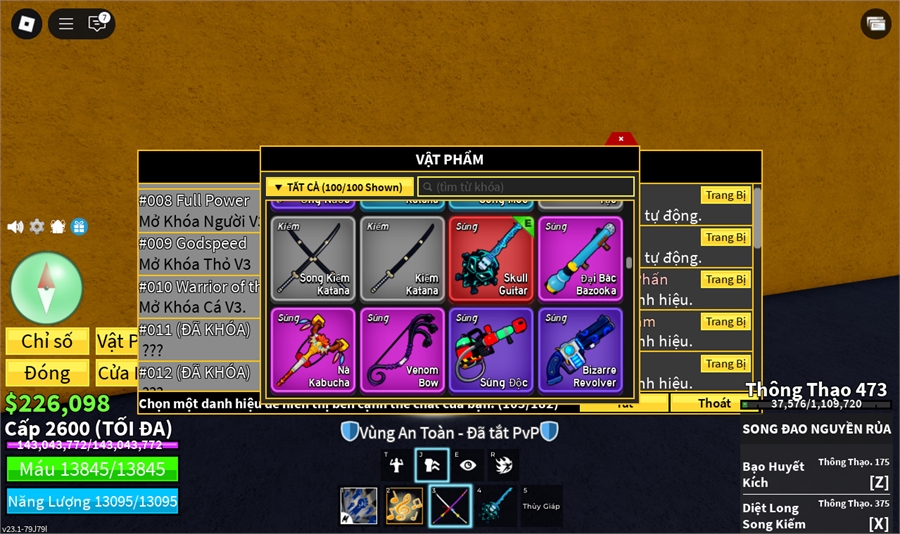Click the item keyword search field
The image size is (900, 534).
click(525, 187)
